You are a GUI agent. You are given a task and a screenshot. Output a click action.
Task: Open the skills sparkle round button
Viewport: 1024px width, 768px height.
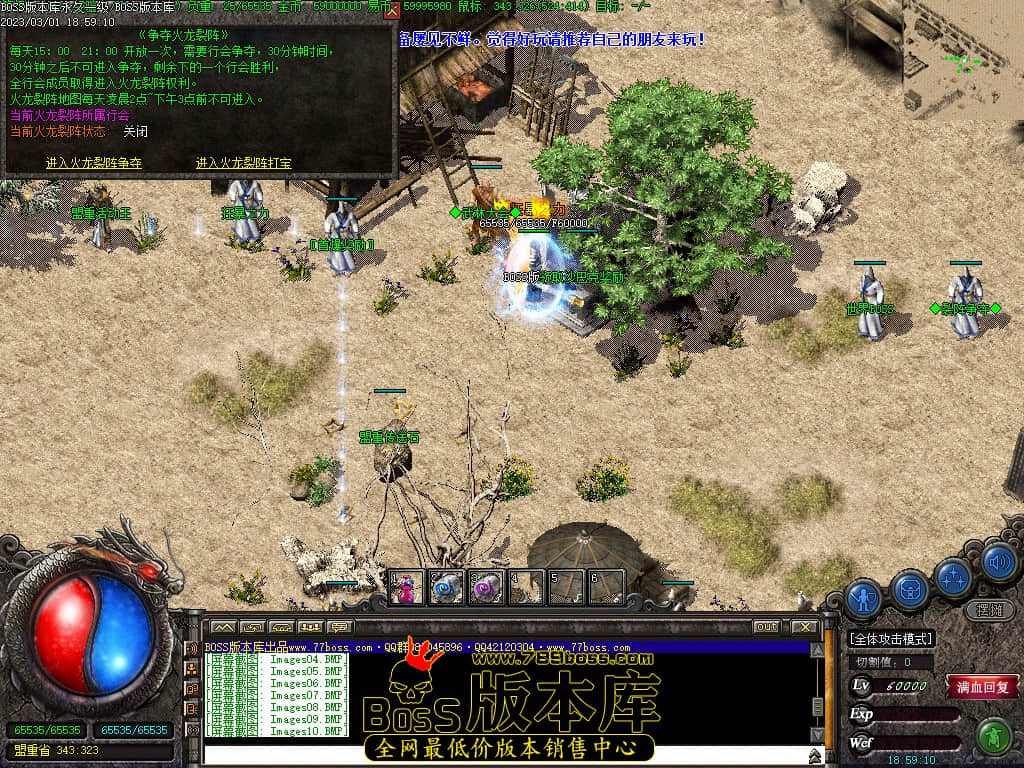954,576
